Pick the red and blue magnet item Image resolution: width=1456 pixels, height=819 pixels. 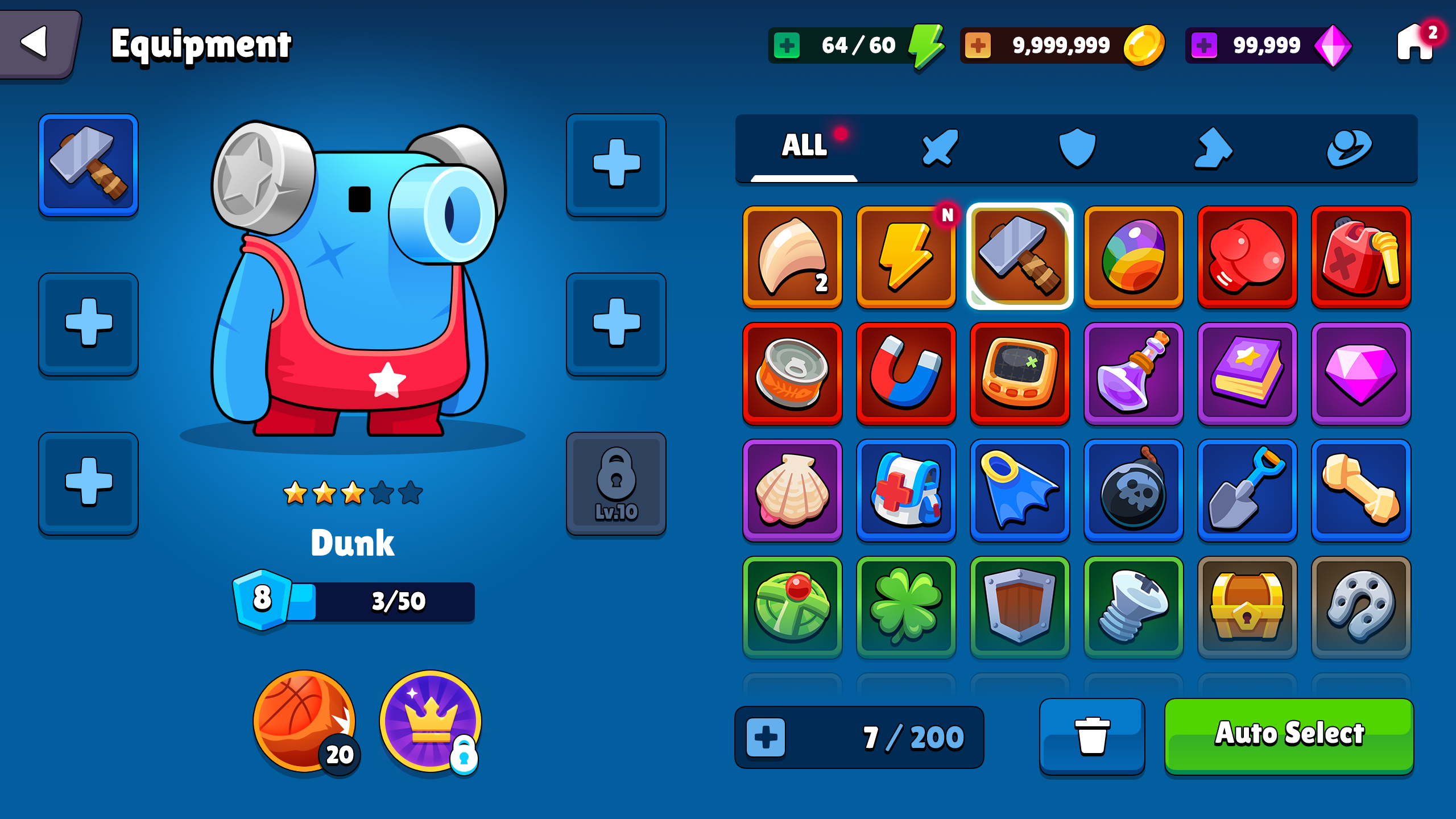pos(906,374)
